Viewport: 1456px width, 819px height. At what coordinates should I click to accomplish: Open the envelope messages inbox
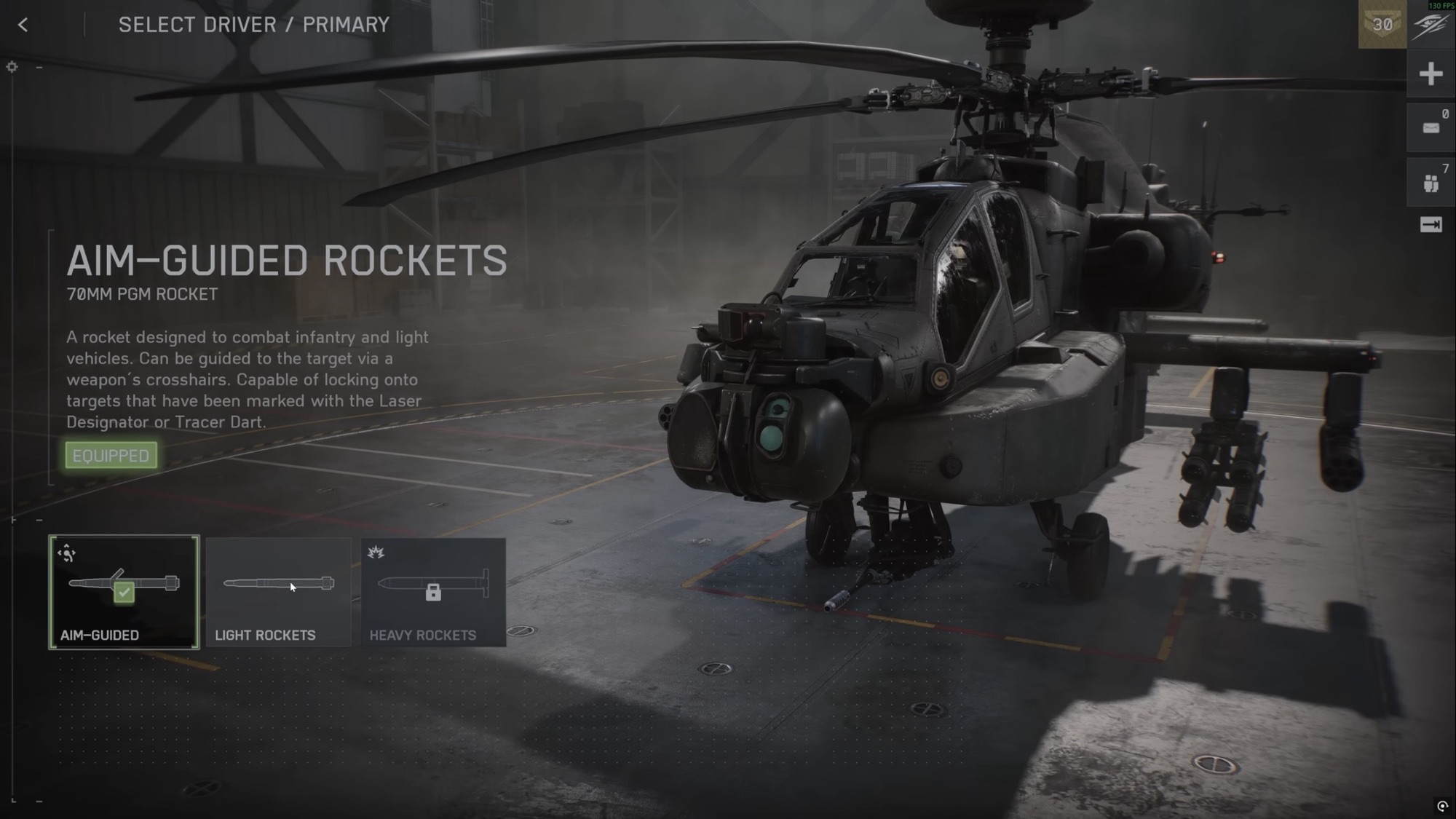point(1431,128)
